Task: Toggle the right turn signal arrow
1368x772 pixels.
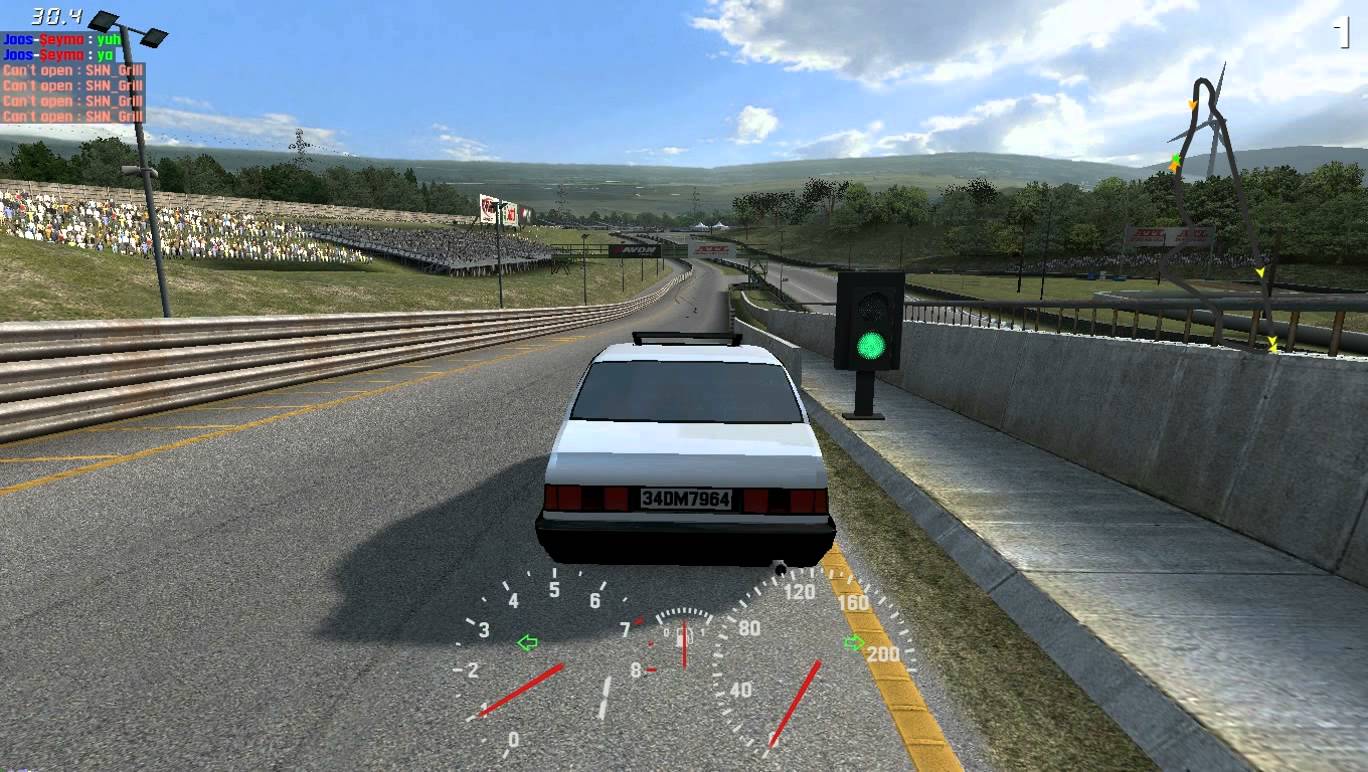Action: coord(854,643)
